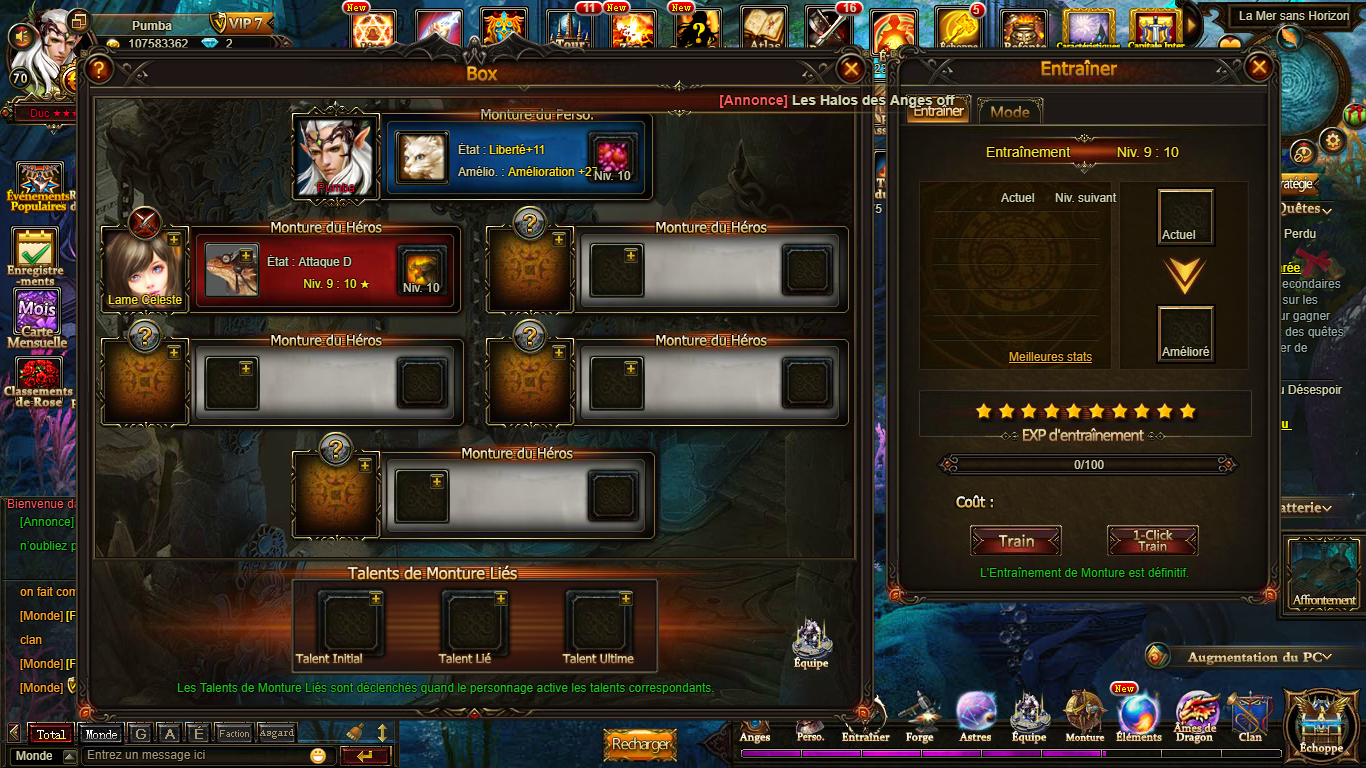This screenshot has height=768, width=1366.
Task: Open the Box window help icon
Action: [x=98, y=70]
